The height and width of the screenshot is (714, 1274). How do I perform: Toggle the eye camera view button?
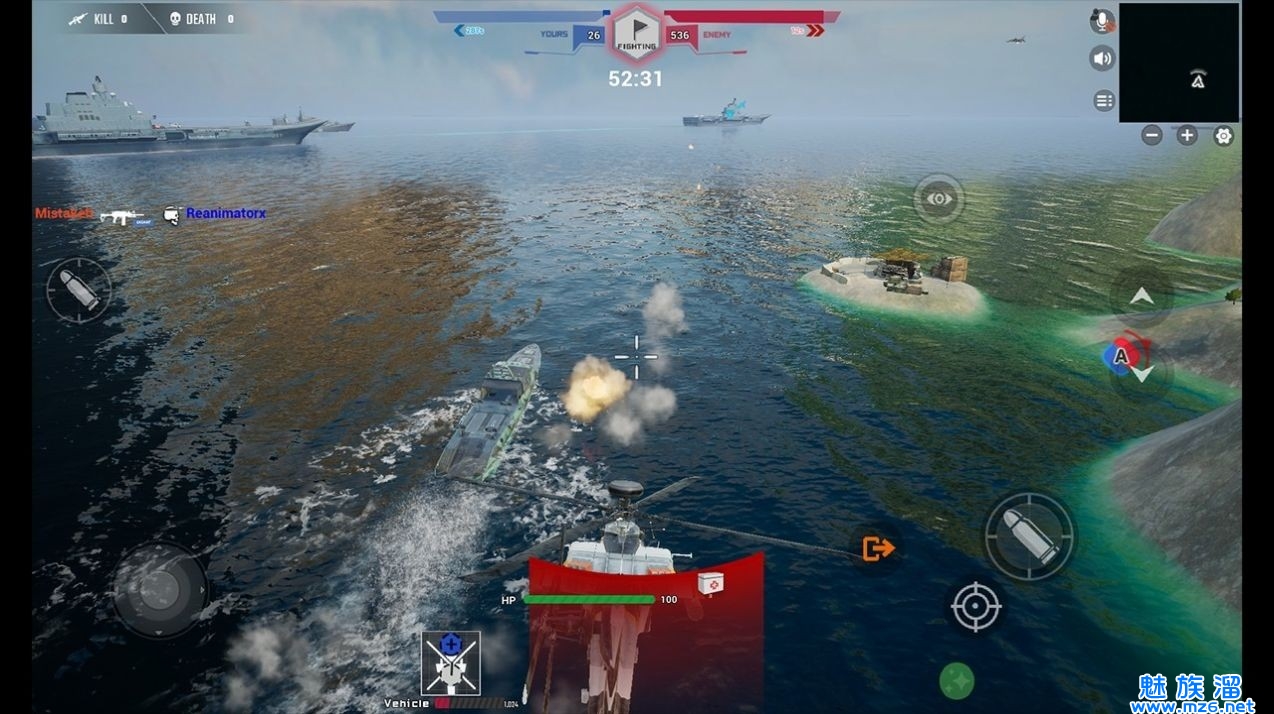coord(938,199)
